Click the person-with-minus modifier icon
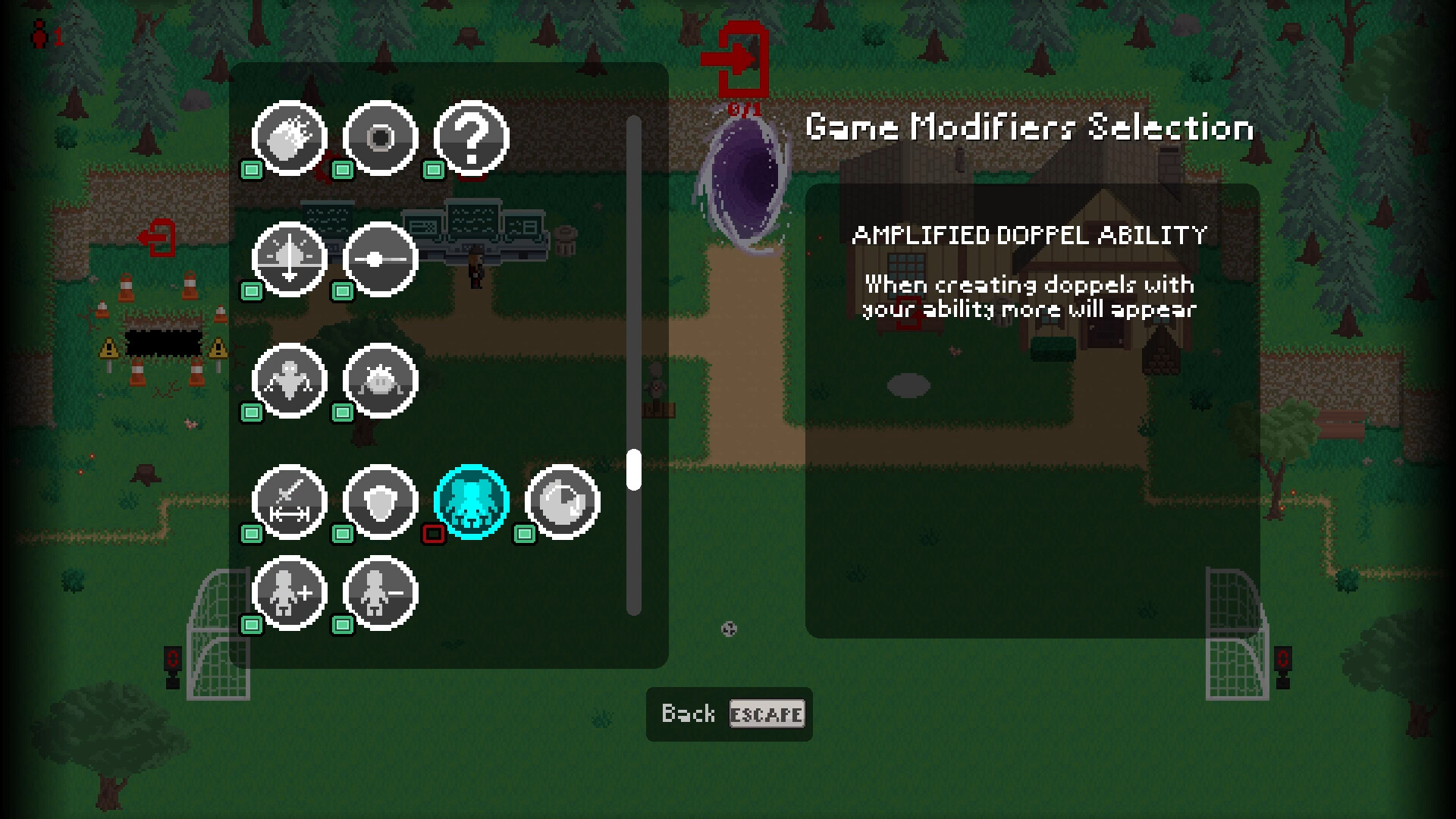1456x819 pixels. [x=381, y=593]
